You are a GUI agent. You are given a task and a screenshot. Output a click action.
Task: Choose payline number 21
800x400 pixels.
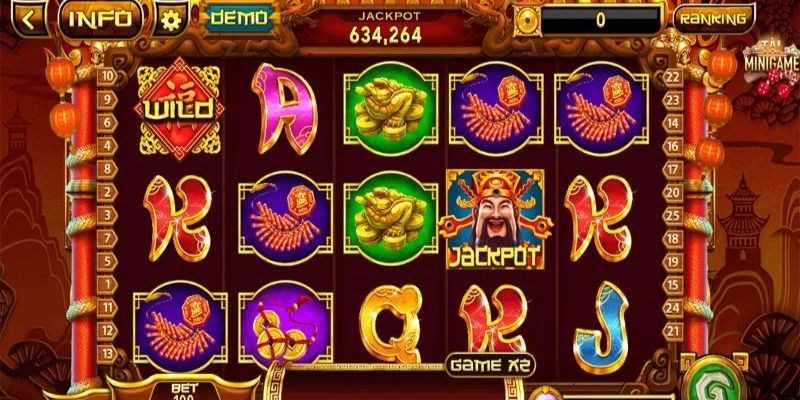coord(672,330)
